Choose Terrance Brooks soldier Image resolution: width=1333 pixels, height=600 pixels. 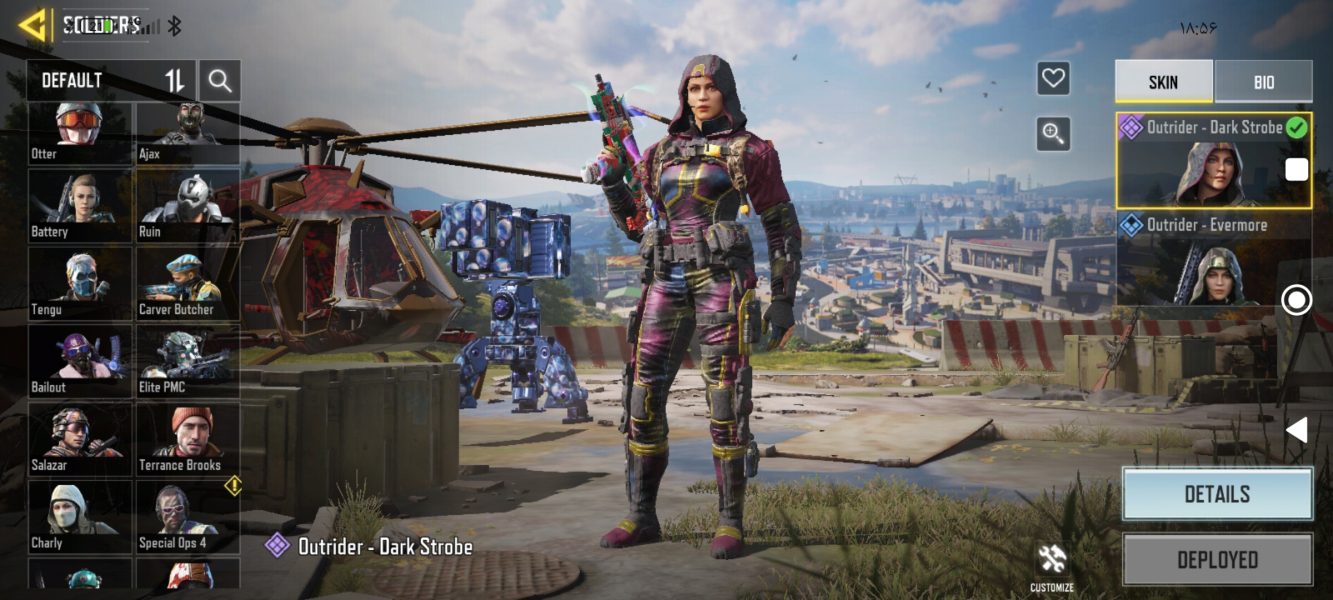[x=187, y=440]
